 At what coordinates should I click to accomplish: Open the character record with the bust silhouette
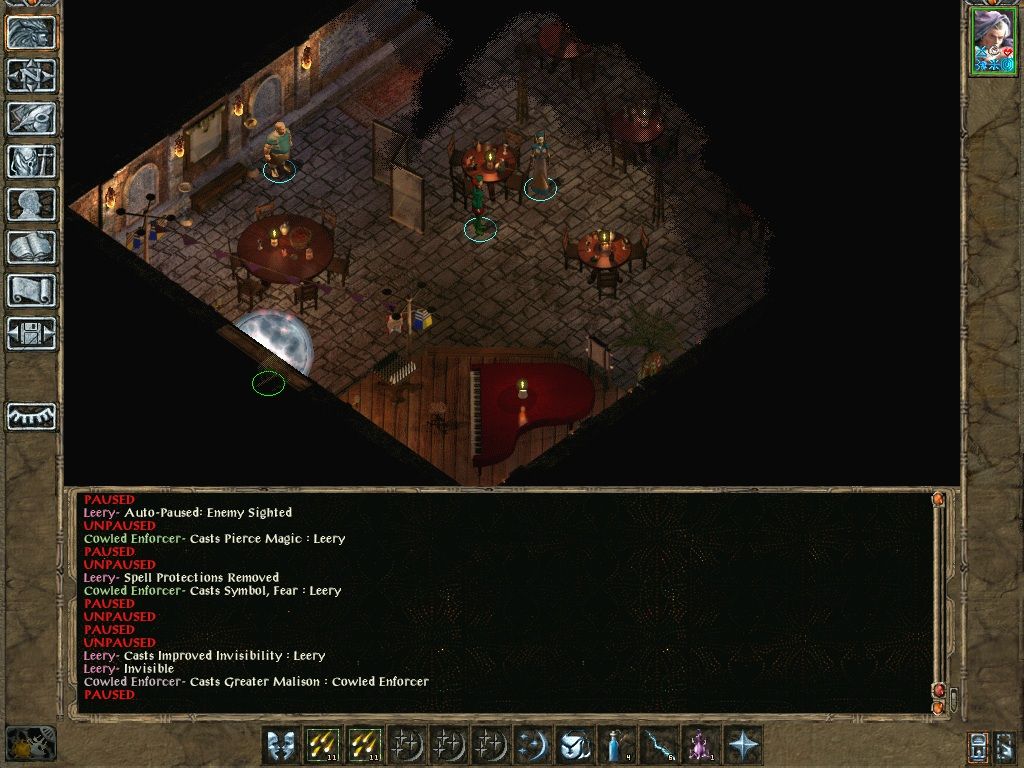(x=31, y=204)
